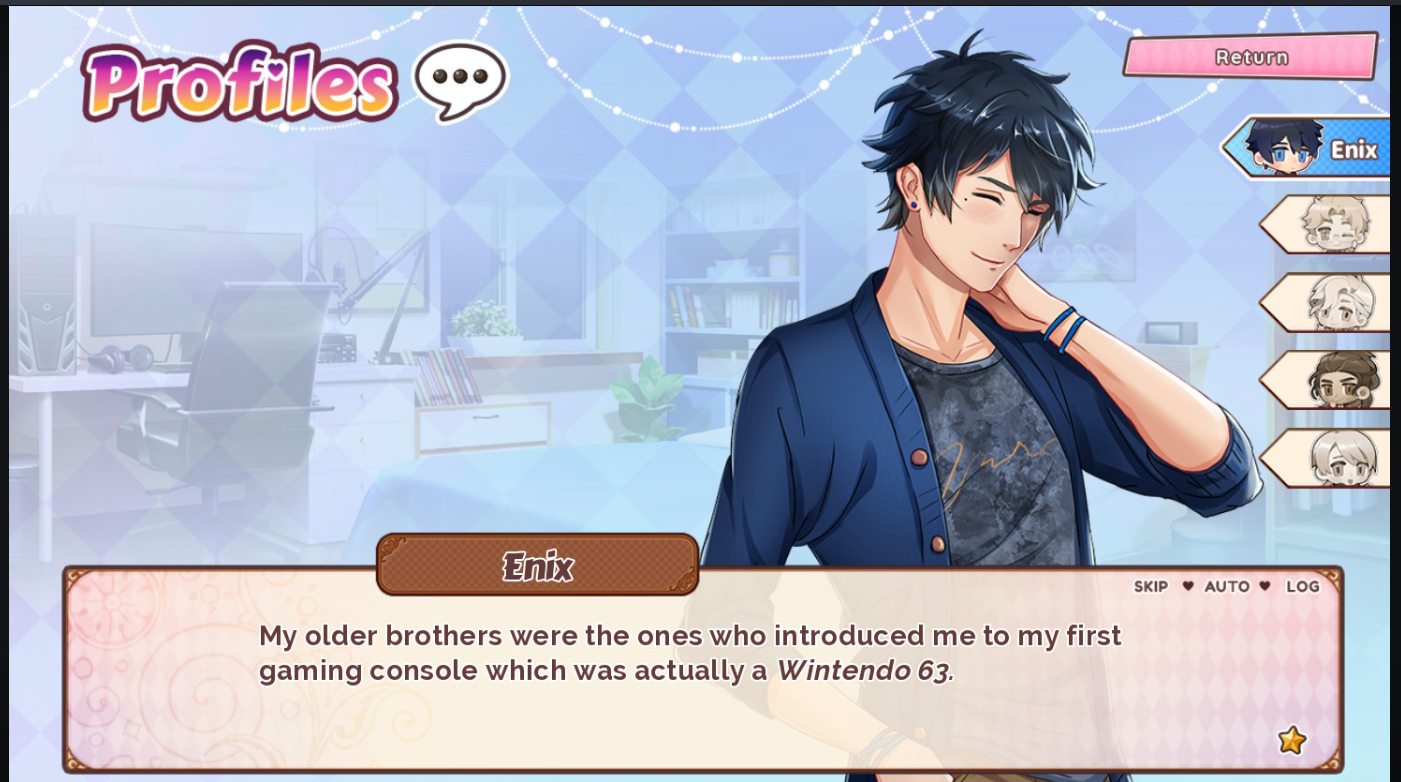
Task: Choose the white-haired character profile with side-swept hair
Action: click(1328, 302)
